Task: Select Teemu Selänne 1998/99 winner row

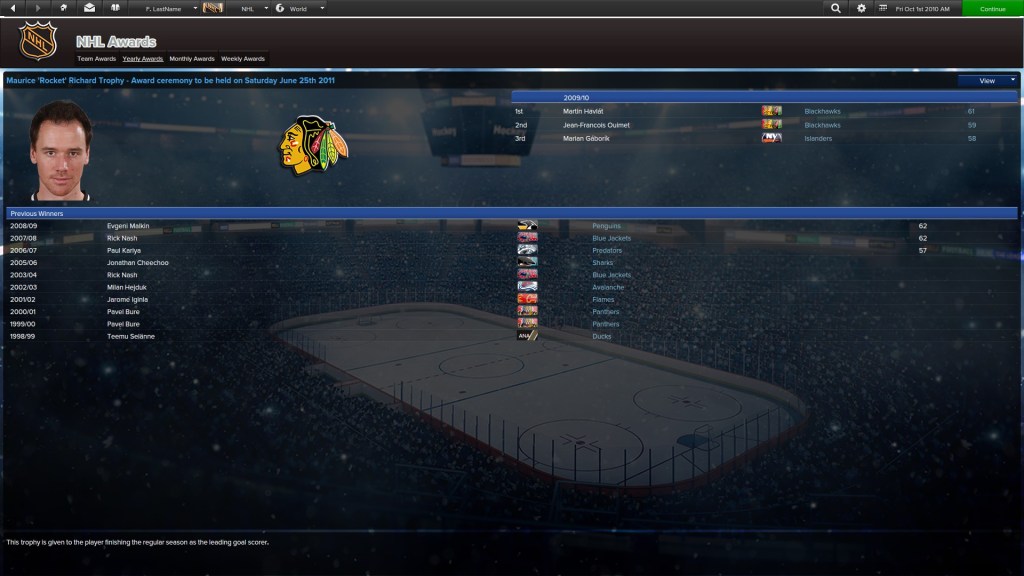Action: pos(131,336)
